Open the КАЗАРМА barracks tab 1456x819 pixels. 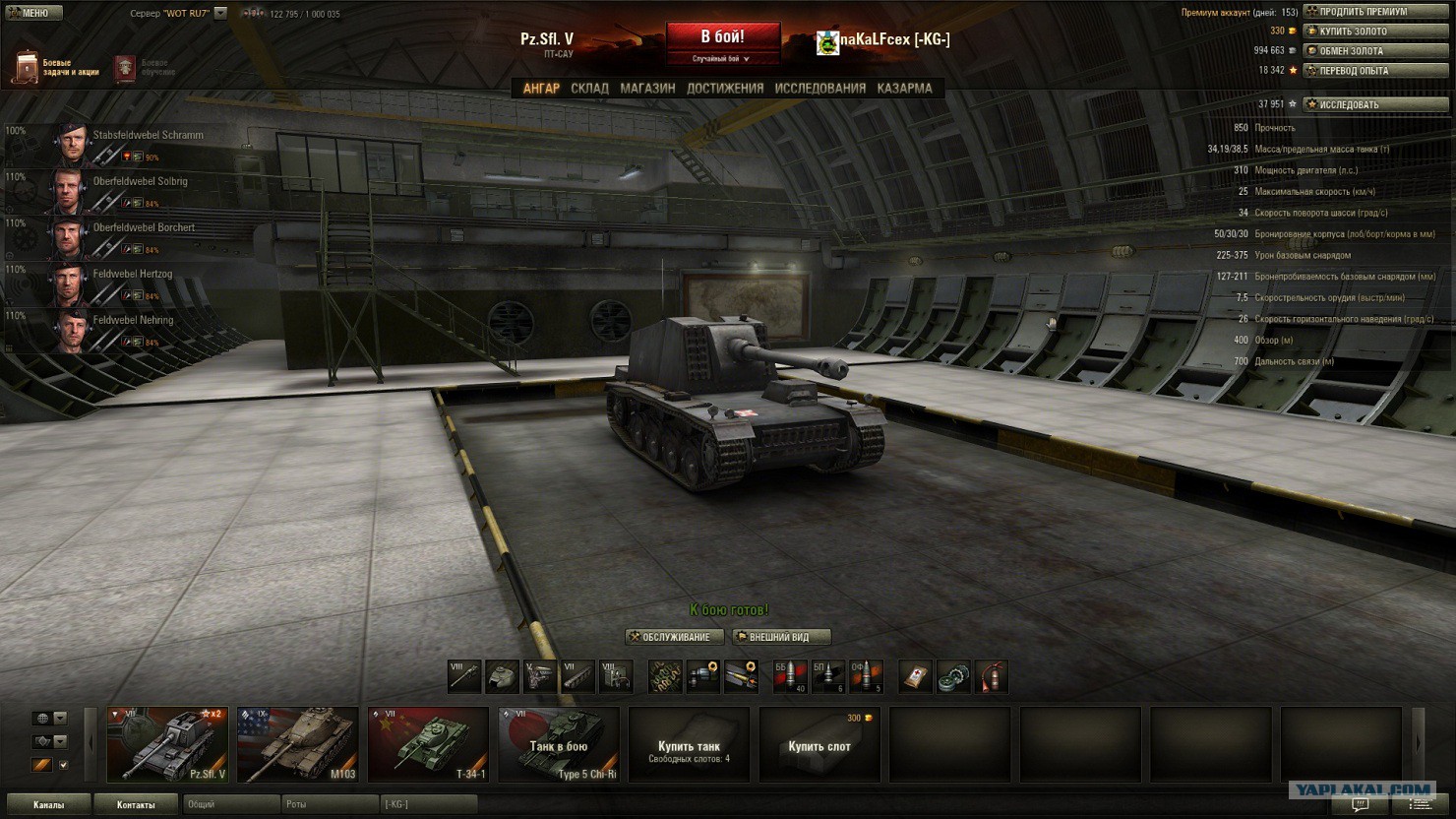pos(904,89)
